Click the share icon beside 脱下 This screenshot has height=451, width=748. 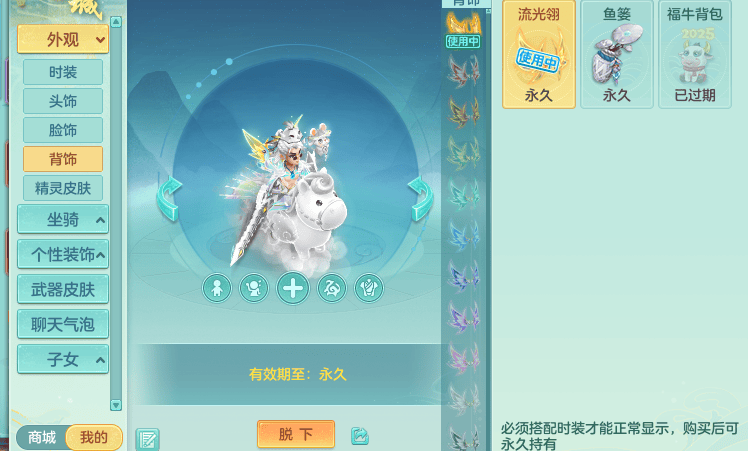click(x=360, y=436)
